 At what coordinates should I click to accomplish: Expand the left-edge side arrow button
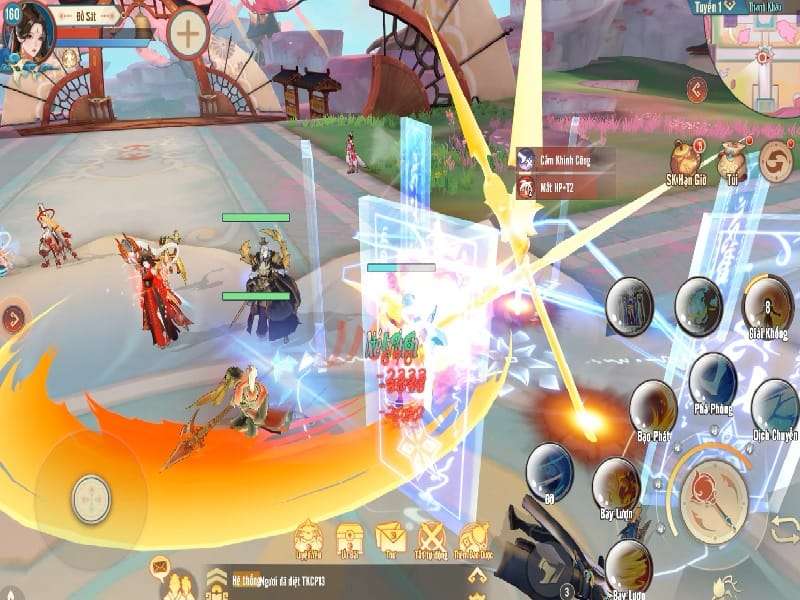point(13,319)
